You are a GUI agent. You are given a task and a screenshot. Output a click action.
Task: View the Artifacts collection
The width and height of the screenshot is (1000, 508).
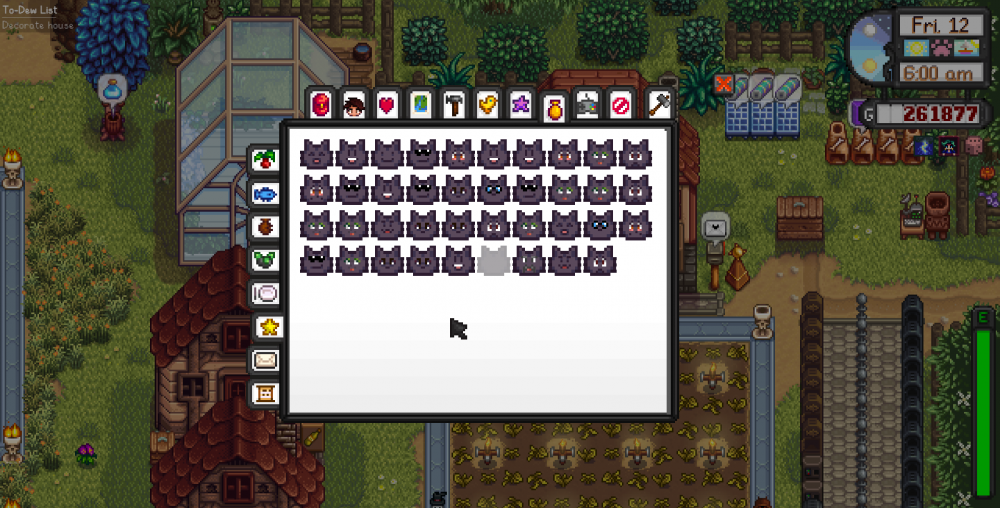pyautogui.click(x=265, y=226)
